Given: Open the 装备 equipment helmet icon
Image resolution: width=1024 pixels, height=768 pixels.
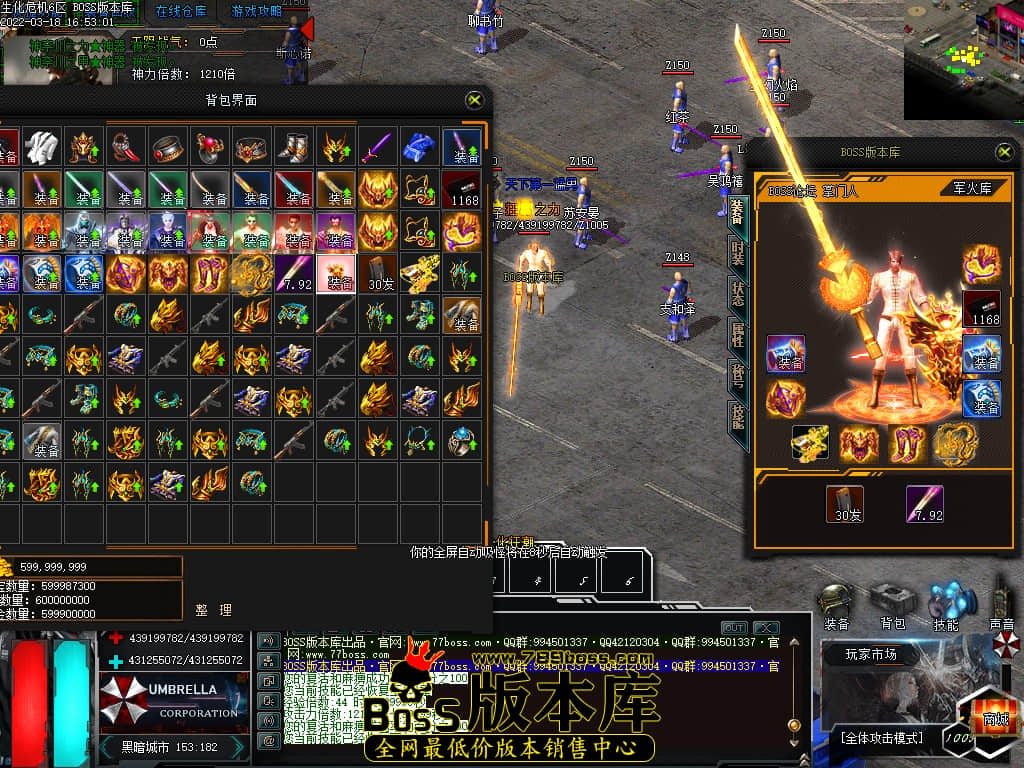Looking at the screenshot, I should tap(836, 605).
